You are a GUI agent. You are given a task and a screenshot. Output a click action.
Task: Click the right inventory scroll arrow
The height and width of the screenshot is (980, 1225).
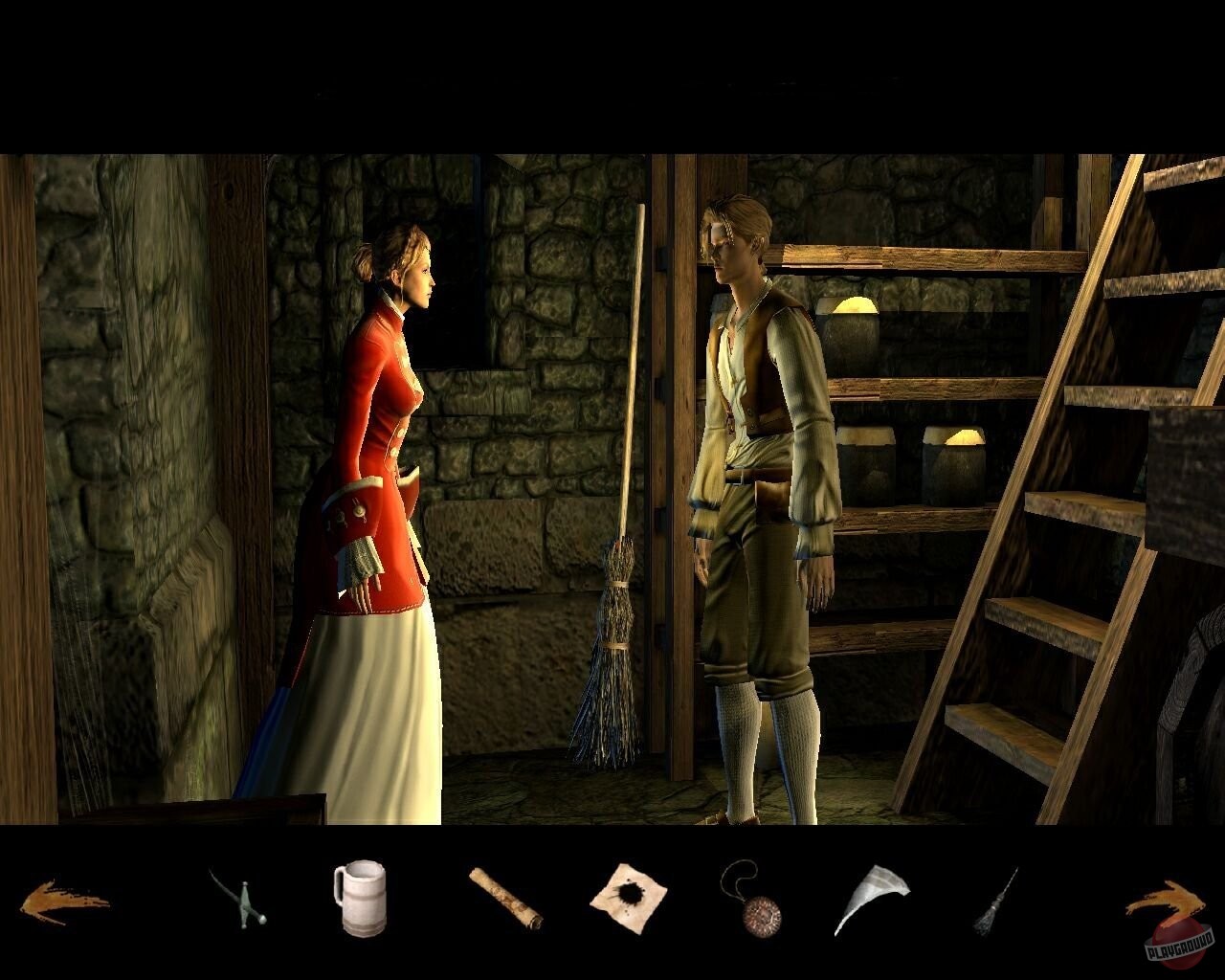pos(1166,898)
